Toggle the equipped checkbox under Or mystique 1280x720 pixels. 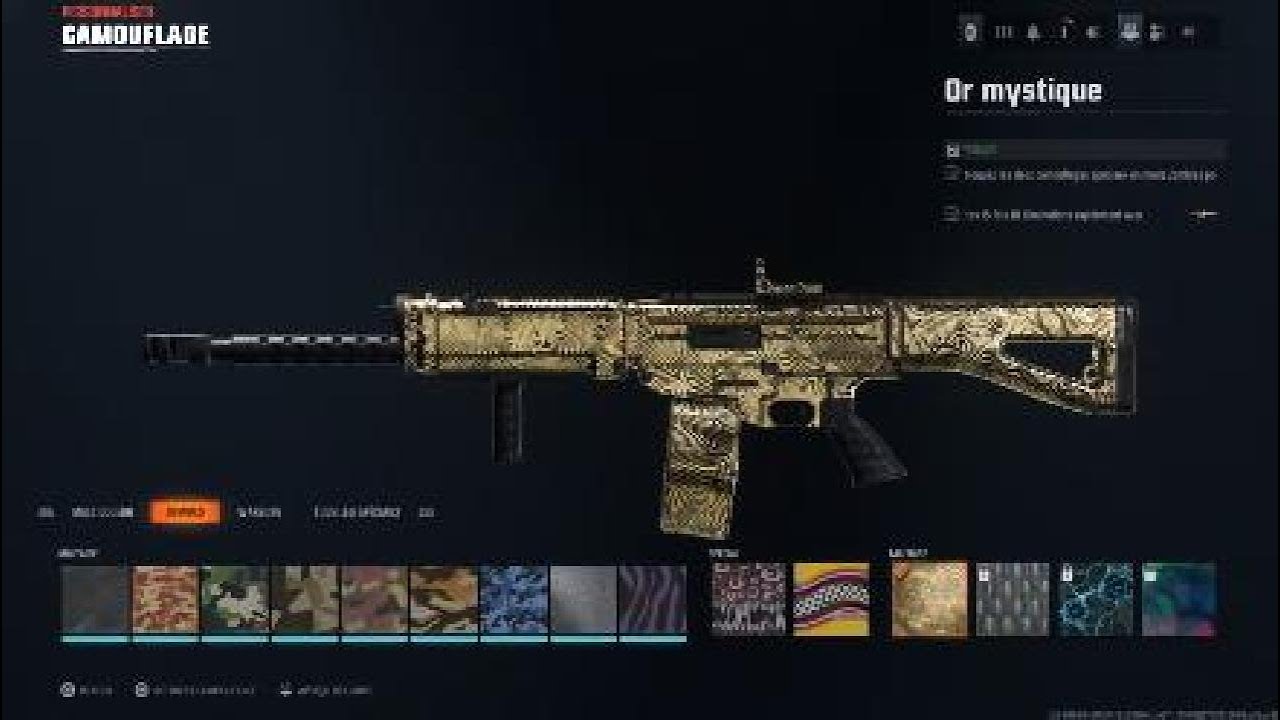[x=950, y=150]
